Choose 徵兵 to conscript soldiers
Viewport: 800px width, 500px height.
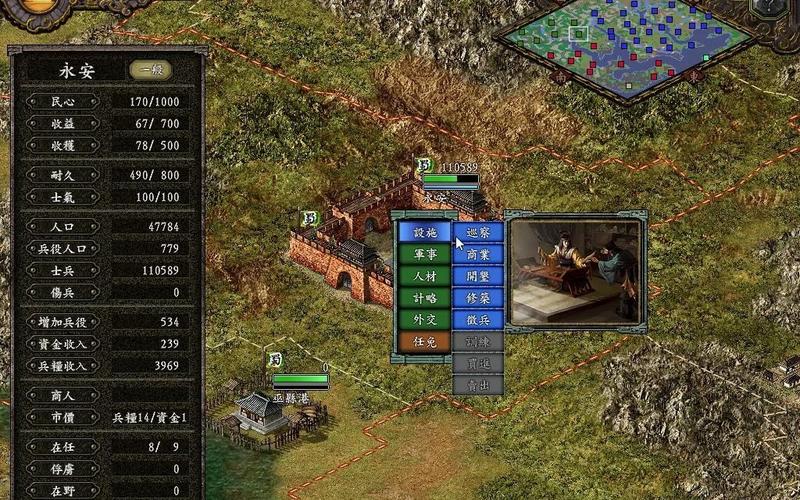tap(478, 320)
